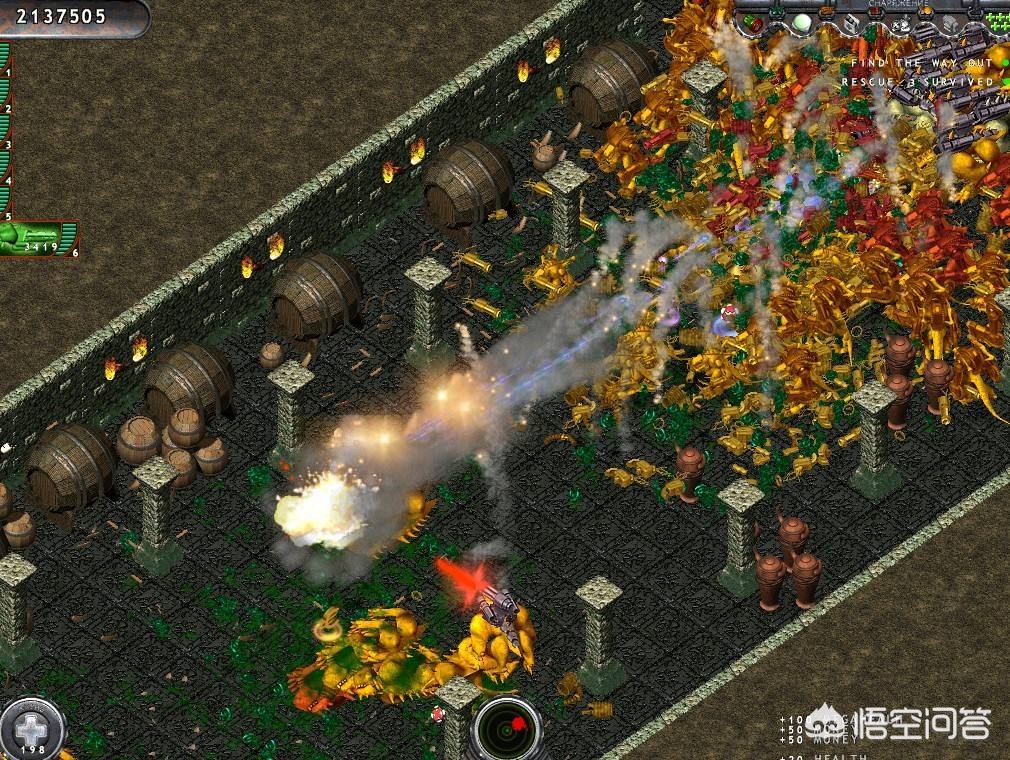This screenshot has width=1010, height=760.
Task: Open the watermark logo link
Action: point(901,721)
